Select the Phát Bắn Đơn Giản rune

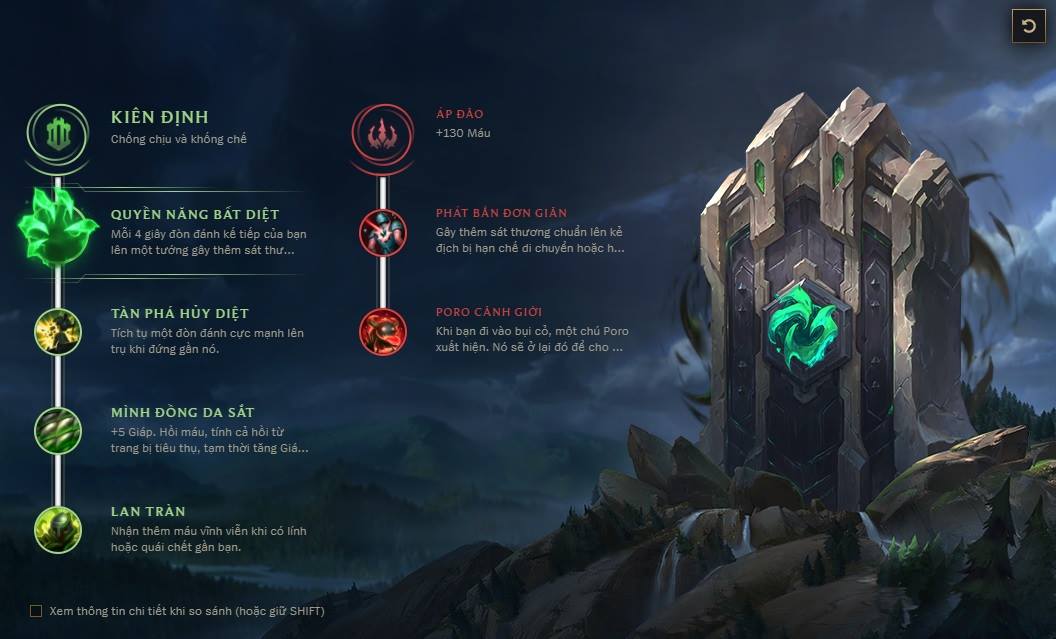[383, 232]
